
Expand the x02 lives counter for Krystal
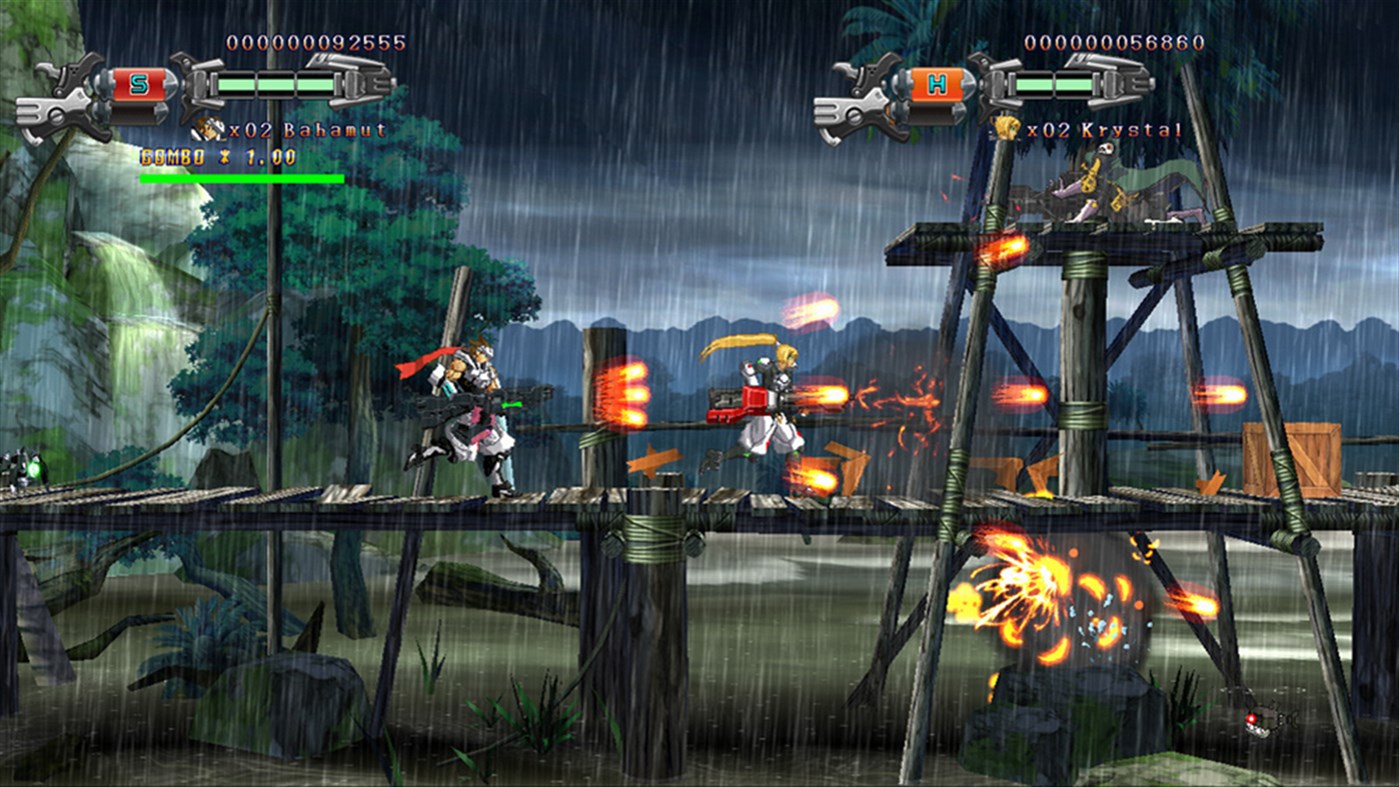point(1049,128)
